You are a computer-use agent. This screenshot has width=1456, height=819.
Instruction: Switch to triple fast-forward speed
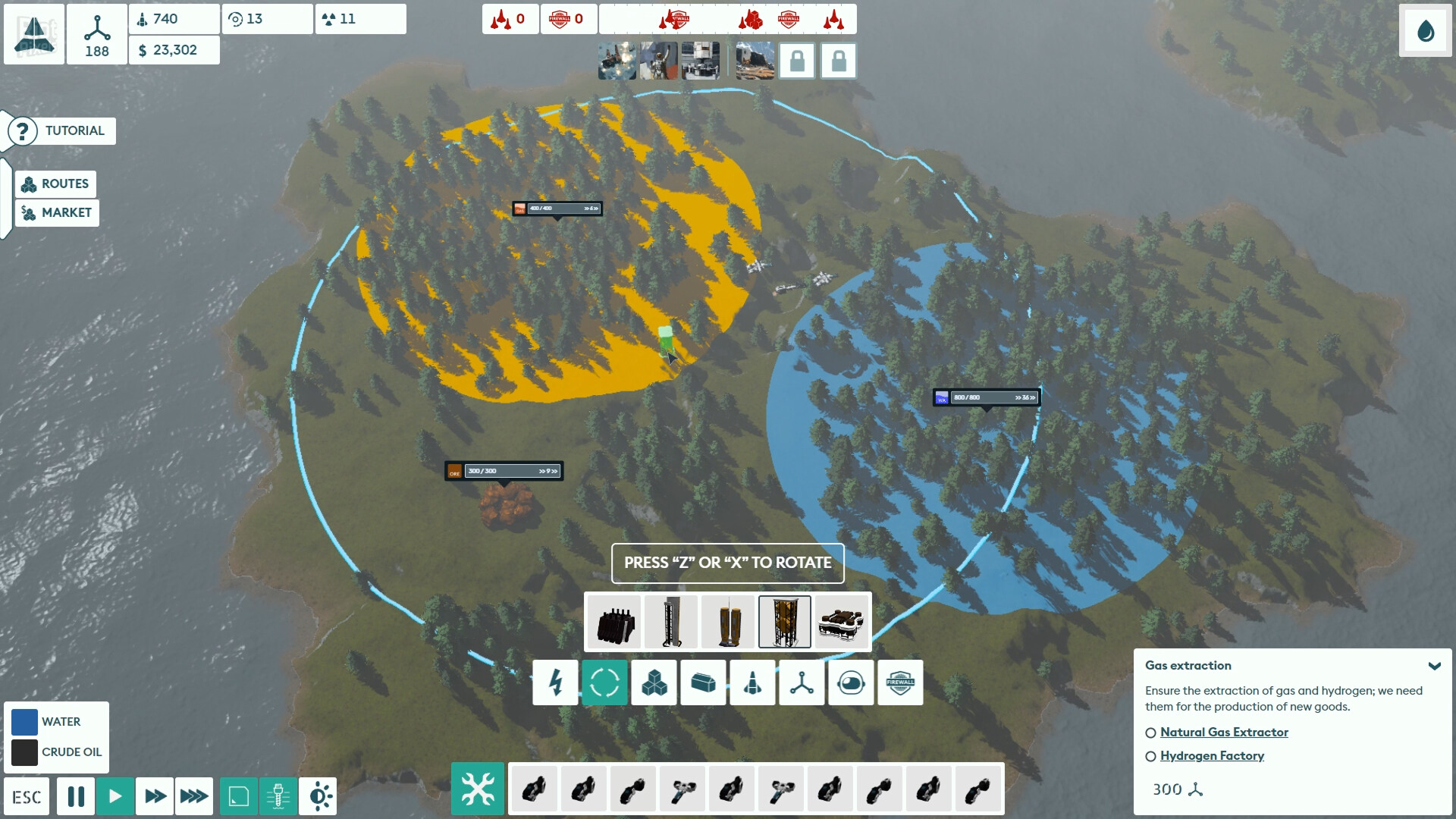[193, 796]
